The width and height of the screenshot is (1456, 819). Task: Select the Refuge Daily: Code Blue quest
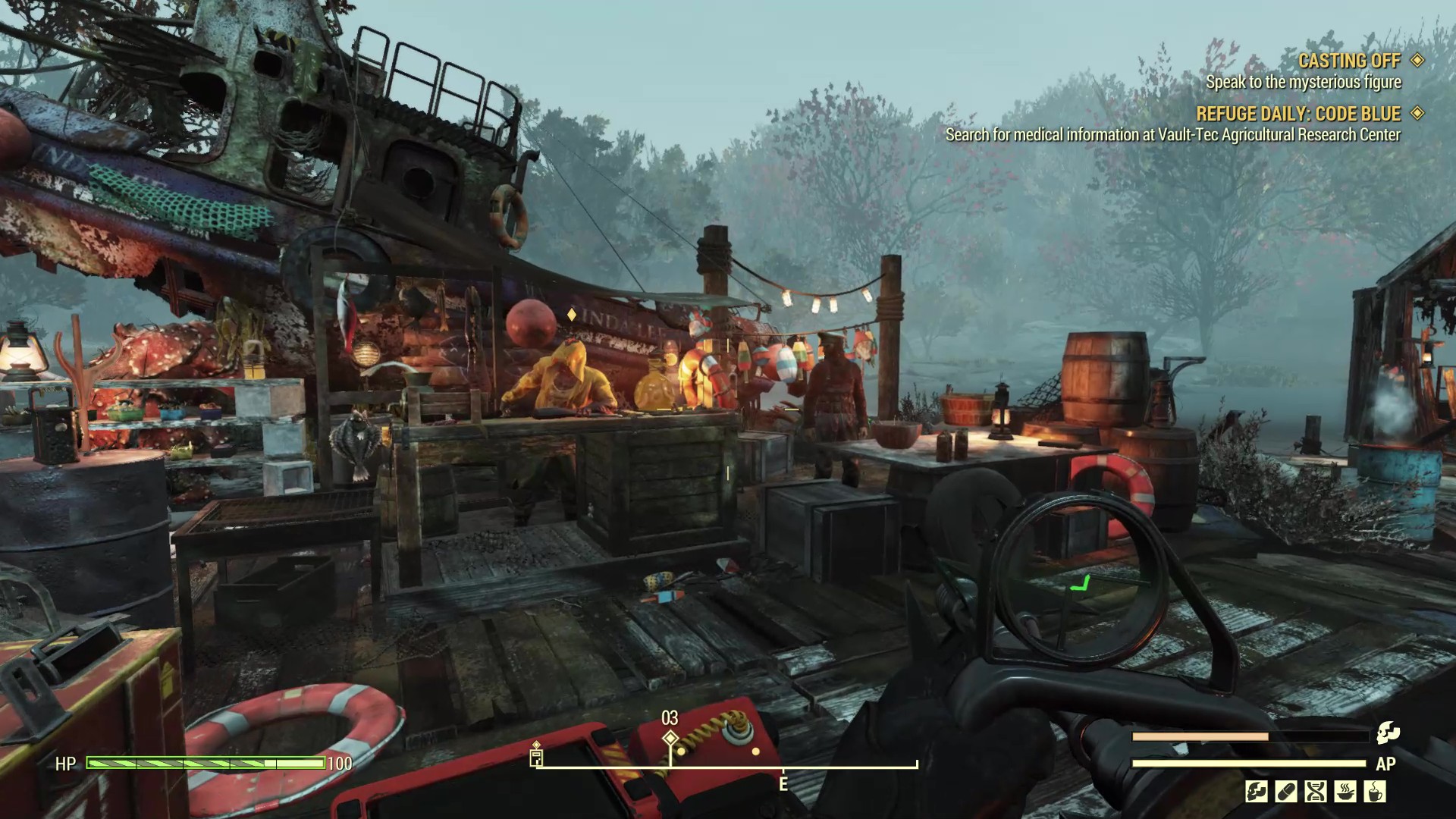click(x=1298, y=114)
